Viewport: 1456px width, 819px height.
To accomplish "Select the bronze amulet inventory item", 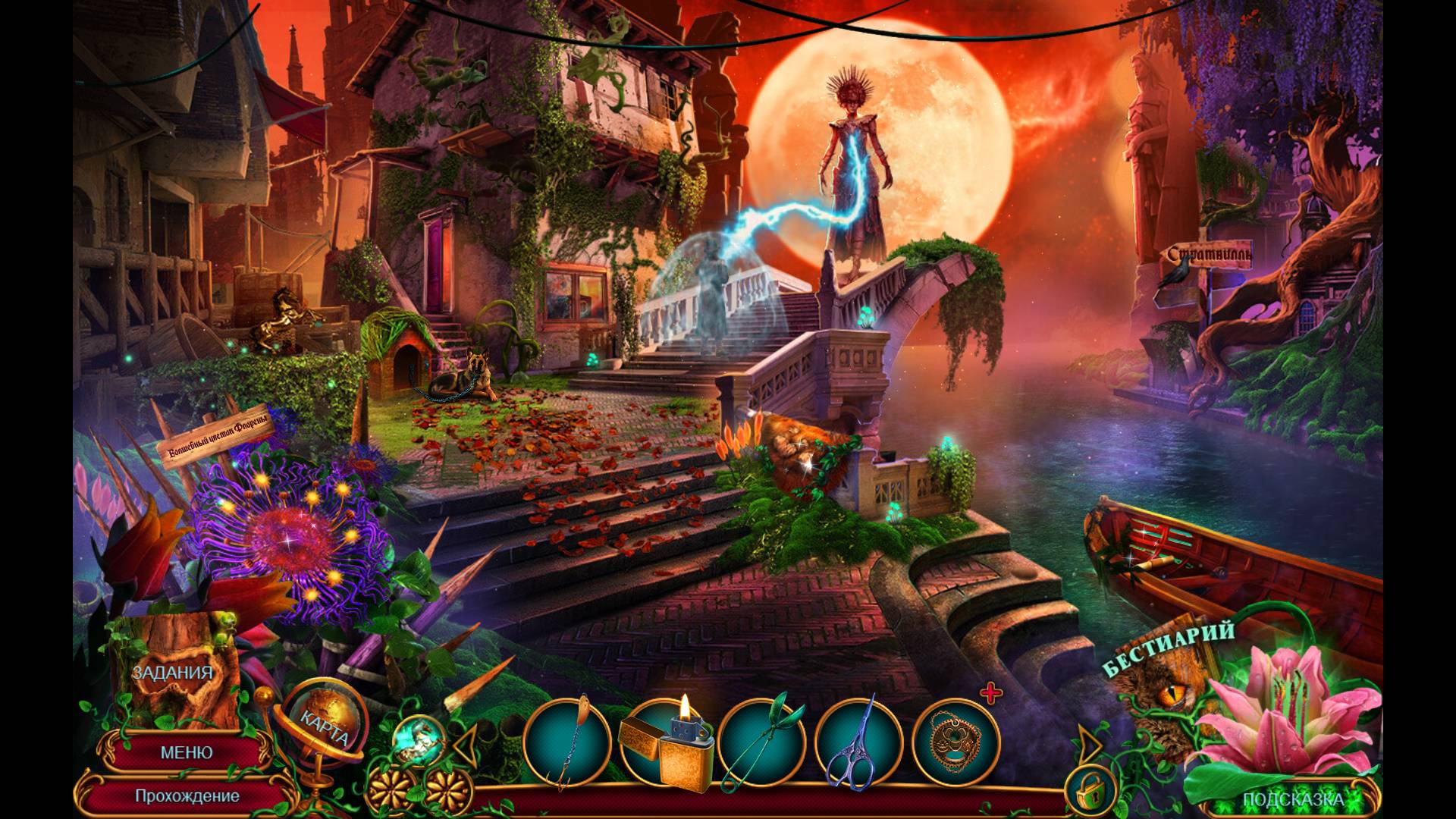I will coord(955,742).
